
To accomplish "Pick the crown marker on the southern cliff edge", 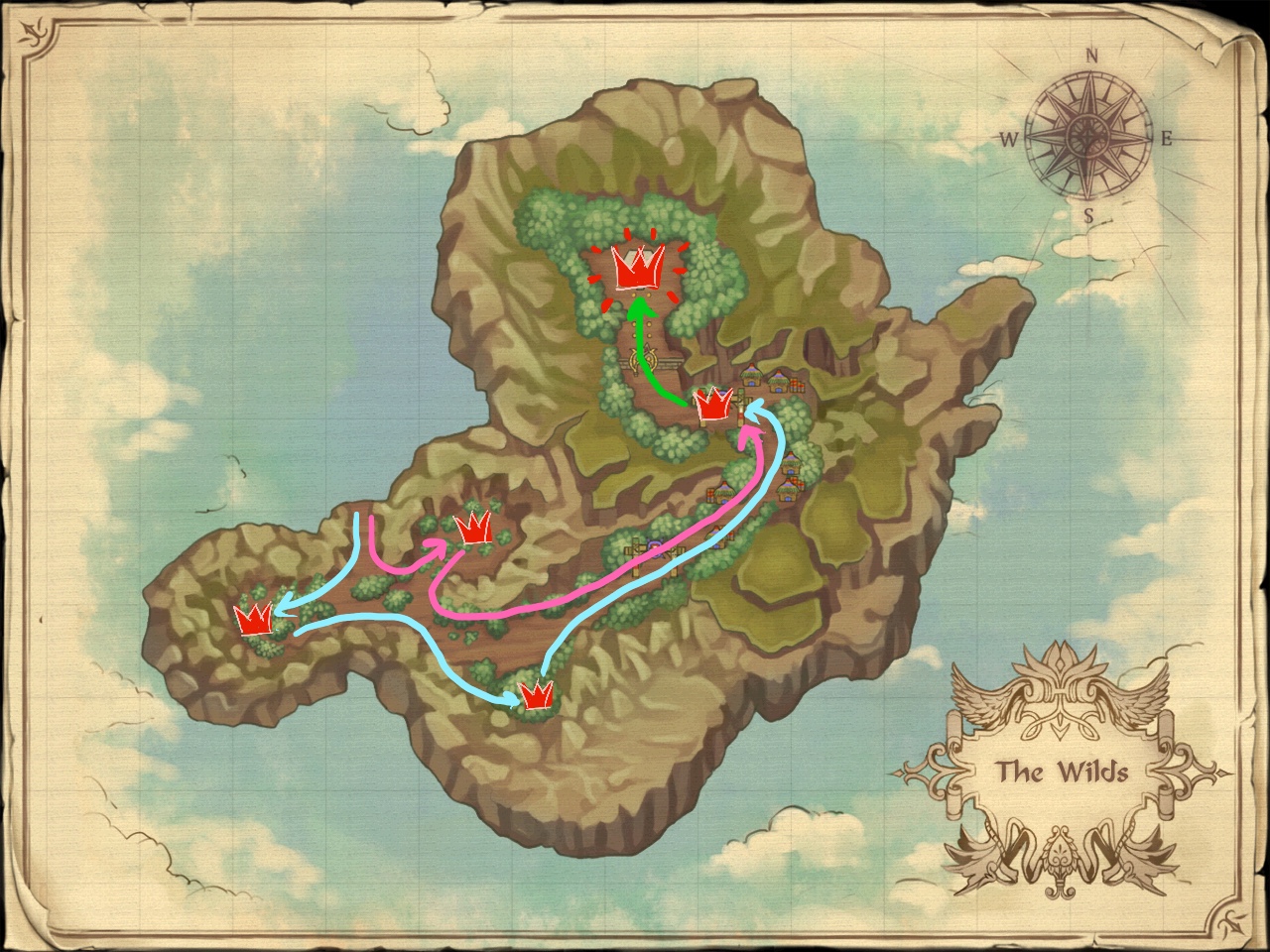I will [x=537, y=694].
